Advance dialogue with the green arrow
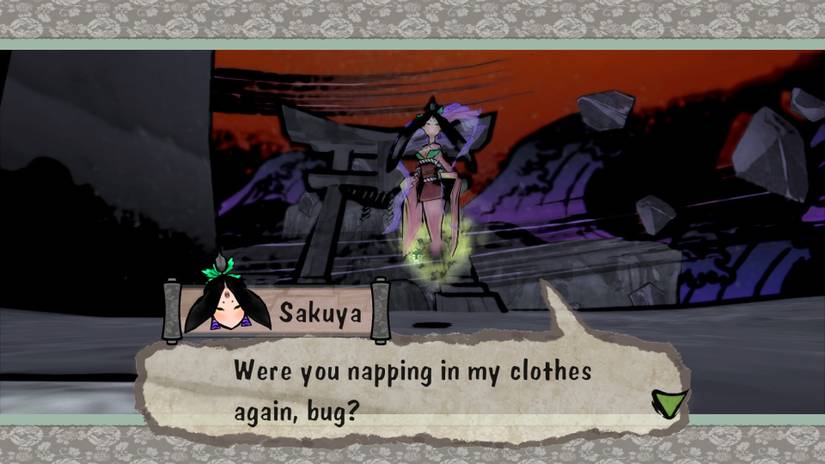The height and width of the screenshot is (464, 825). tap(668, 402)
